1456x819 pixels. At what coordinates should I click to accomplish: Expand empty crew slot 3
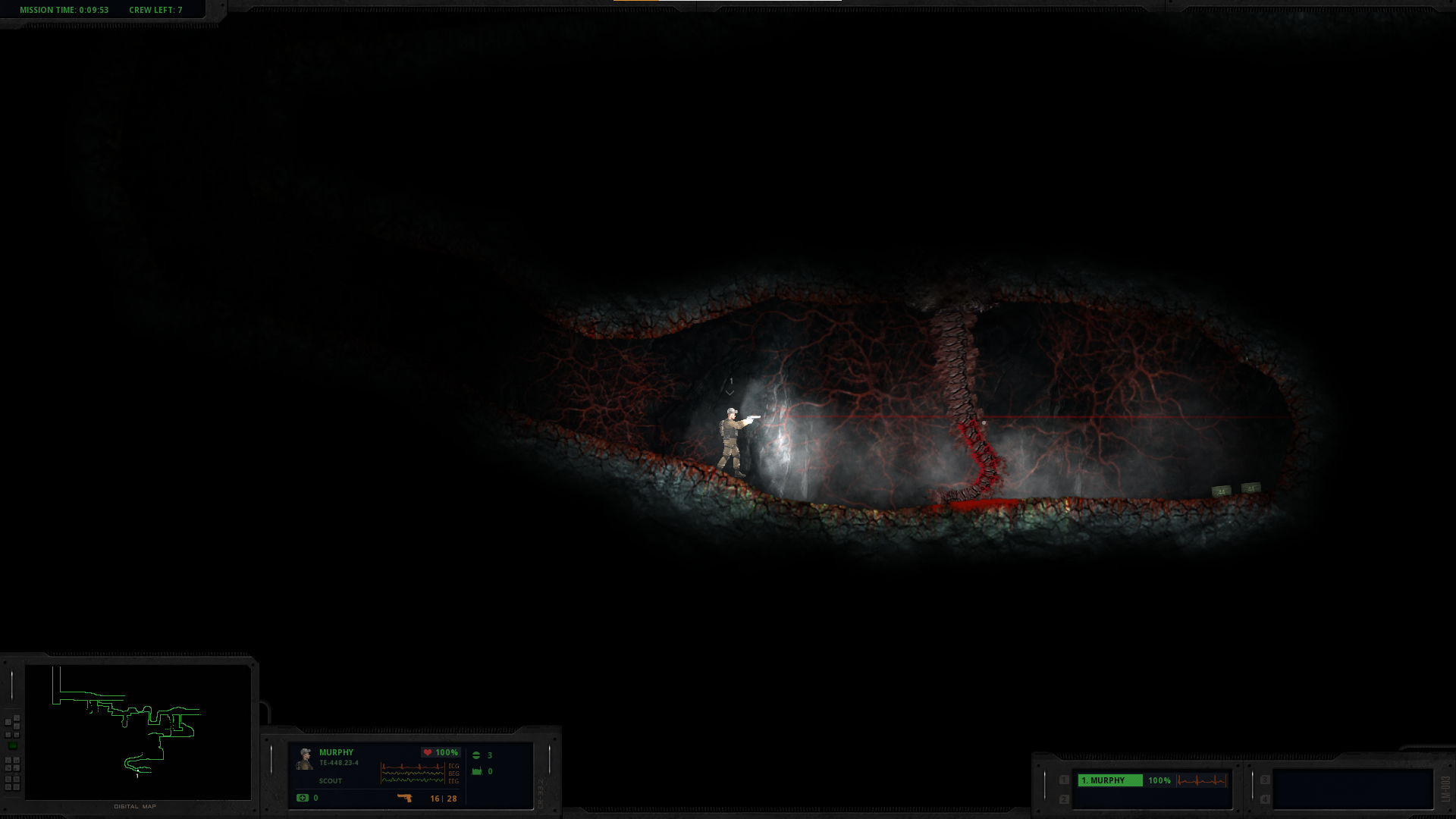click(x=1265, y=780)
